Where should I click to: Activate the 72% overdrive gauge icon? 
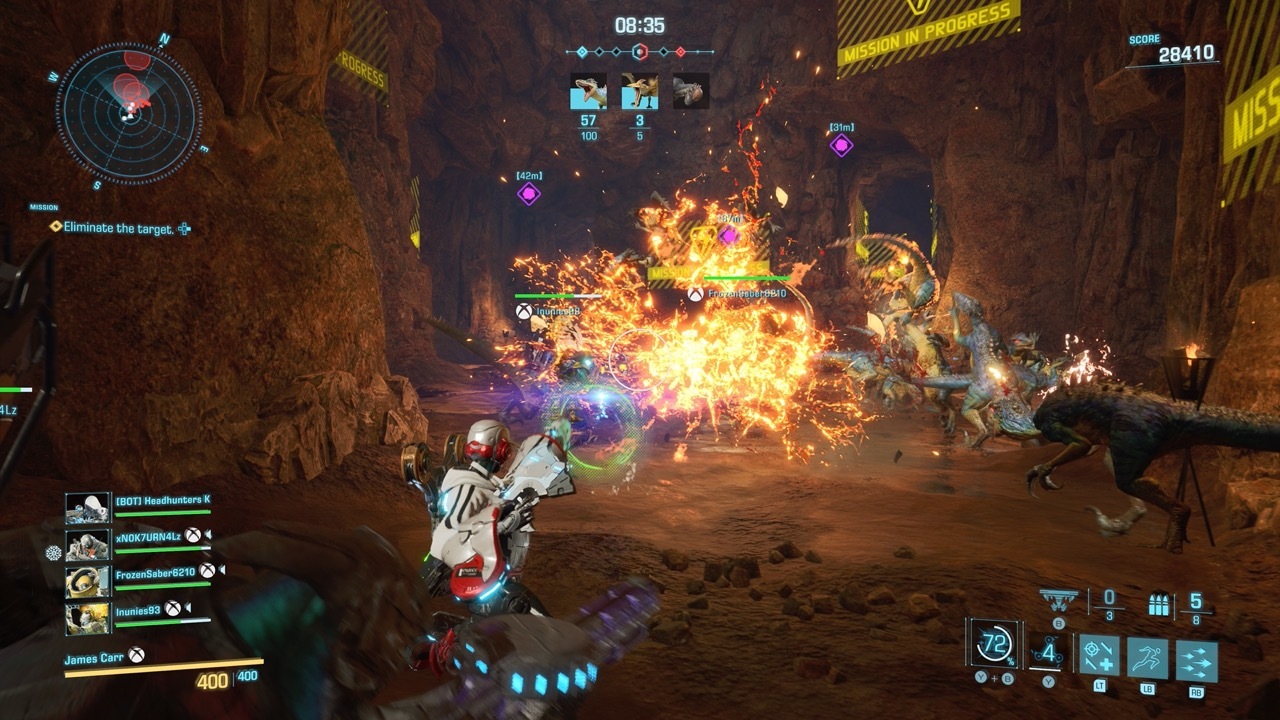pos(994,645)
